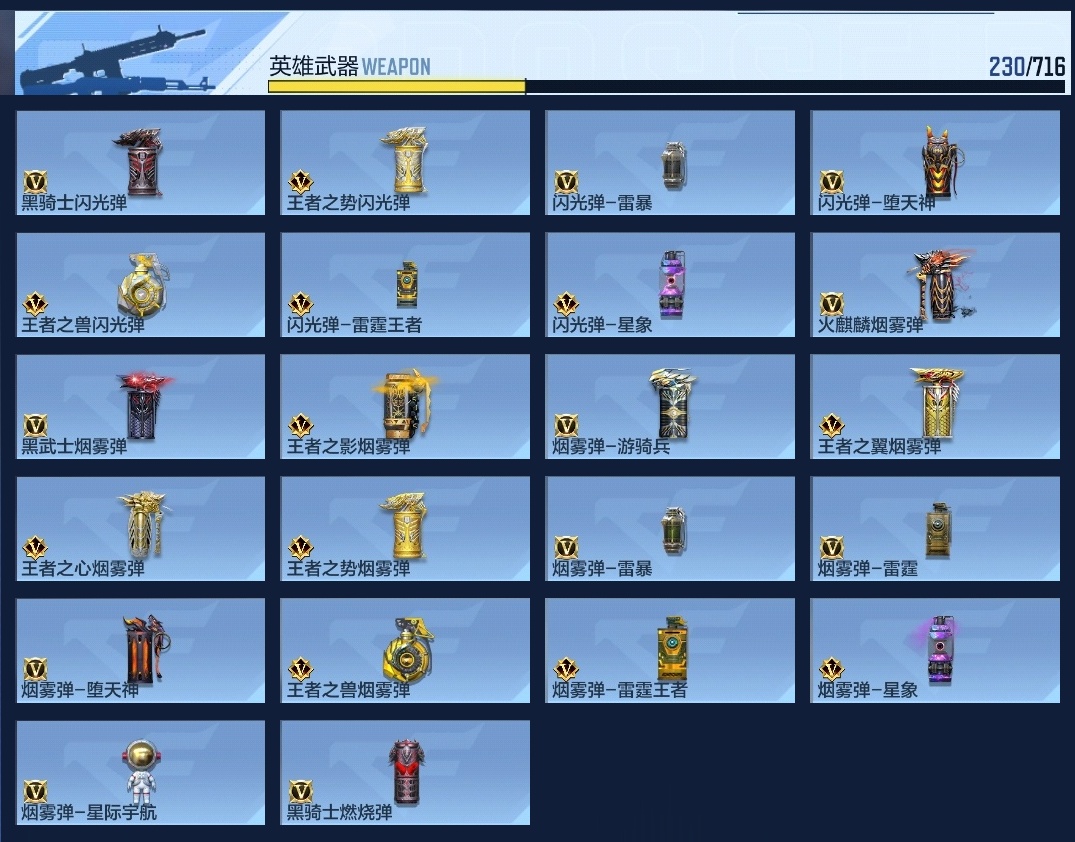The height and width of the screenshot is (842, 1075).
Task: Open the 黑骑士燃烧弹 item
Action: [x=405, y=773]
